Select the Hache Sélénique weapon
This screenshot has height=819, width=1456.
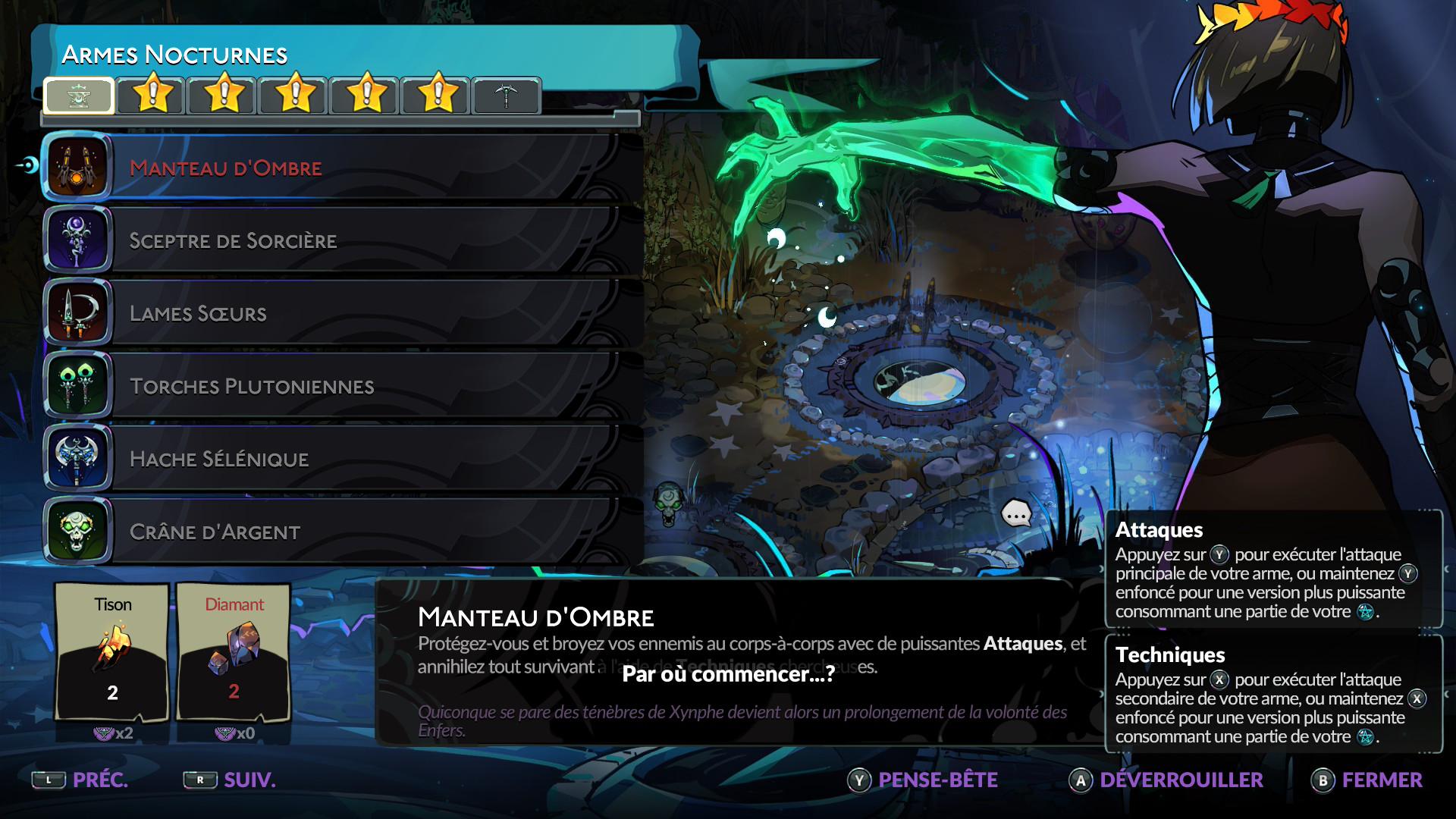pyautogui.click(x=341, y=459)
